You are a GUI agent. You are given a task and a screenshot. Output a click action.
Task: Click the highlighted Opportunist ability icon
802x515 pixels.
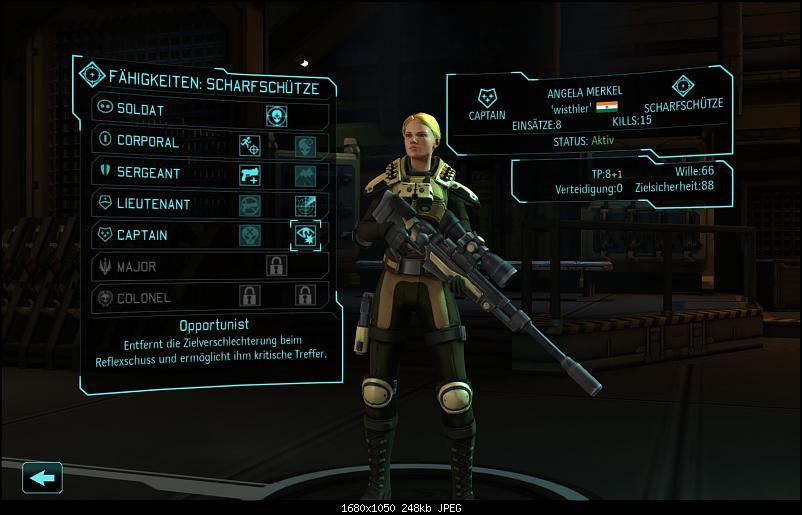tap(305, 235)
